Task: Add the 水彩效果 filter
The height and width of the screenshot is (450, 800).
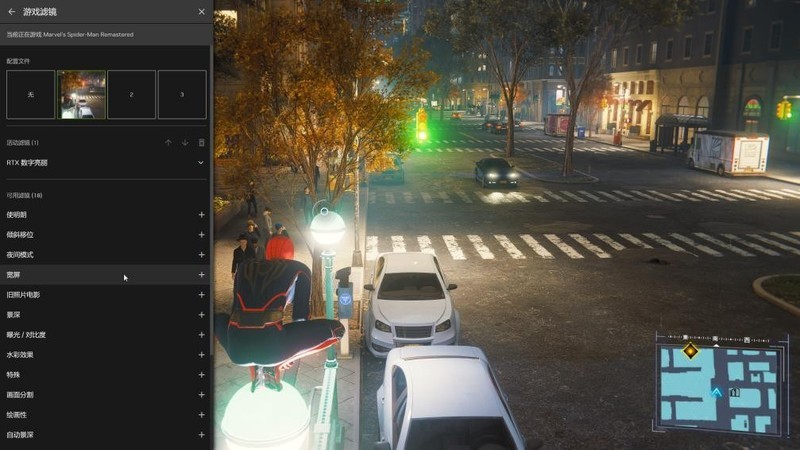Action: click(x=201, y=355)
